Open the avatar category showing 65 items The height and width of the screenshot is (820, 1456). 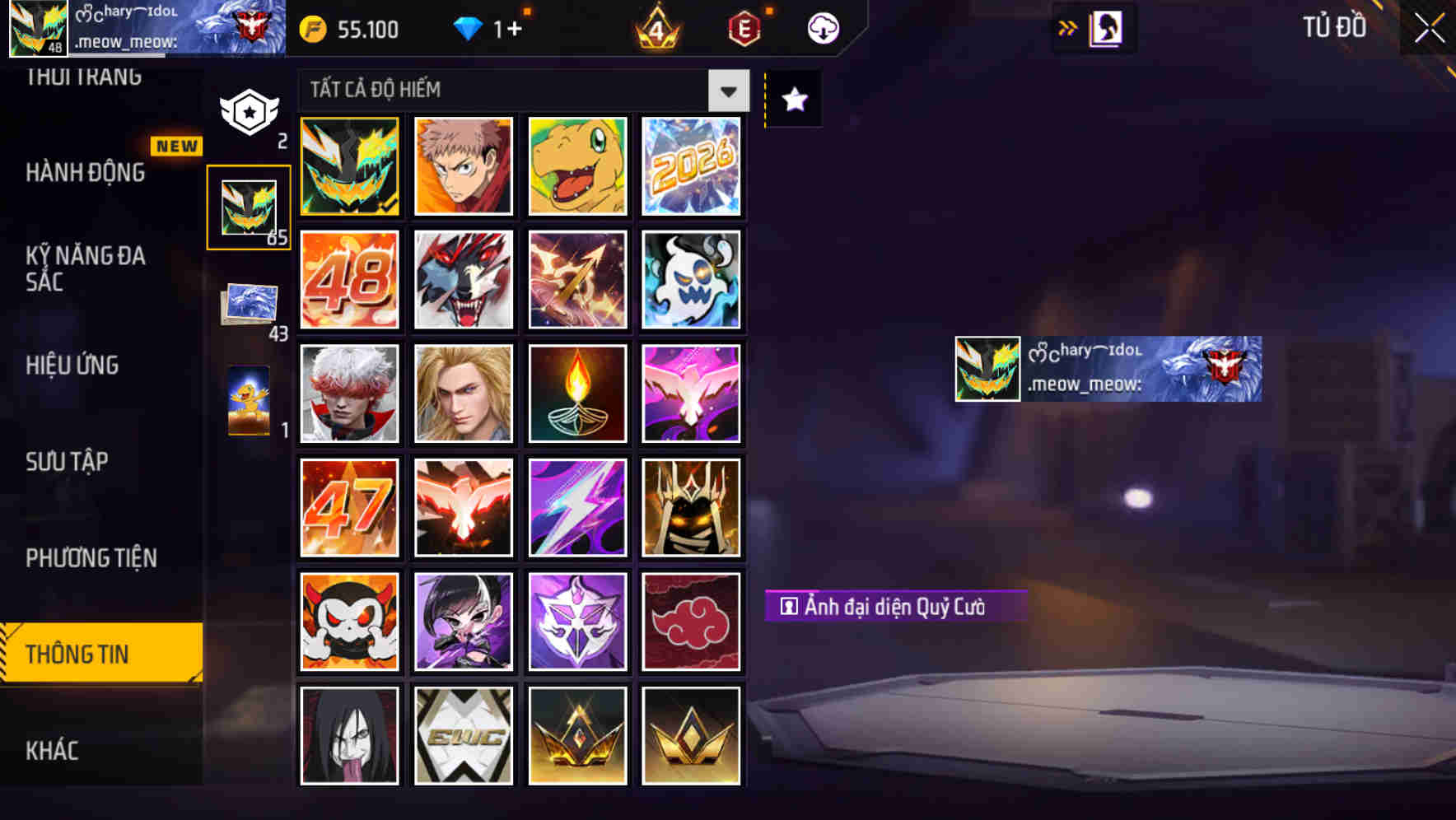coord(249,206)
